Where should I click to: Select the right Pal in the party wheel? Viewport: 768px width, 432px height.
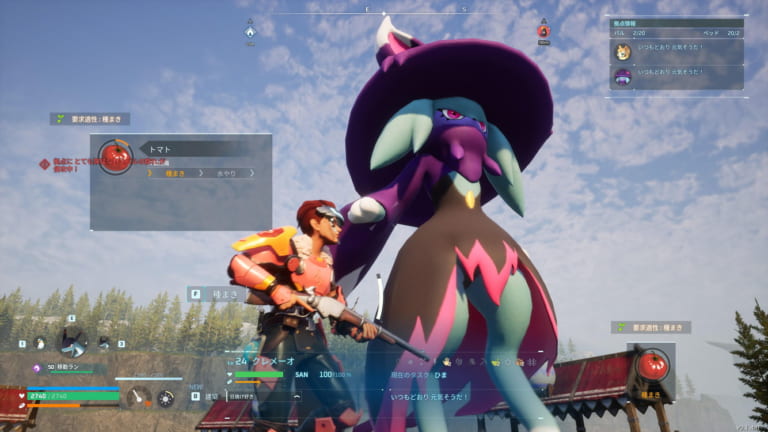[104, 343]
